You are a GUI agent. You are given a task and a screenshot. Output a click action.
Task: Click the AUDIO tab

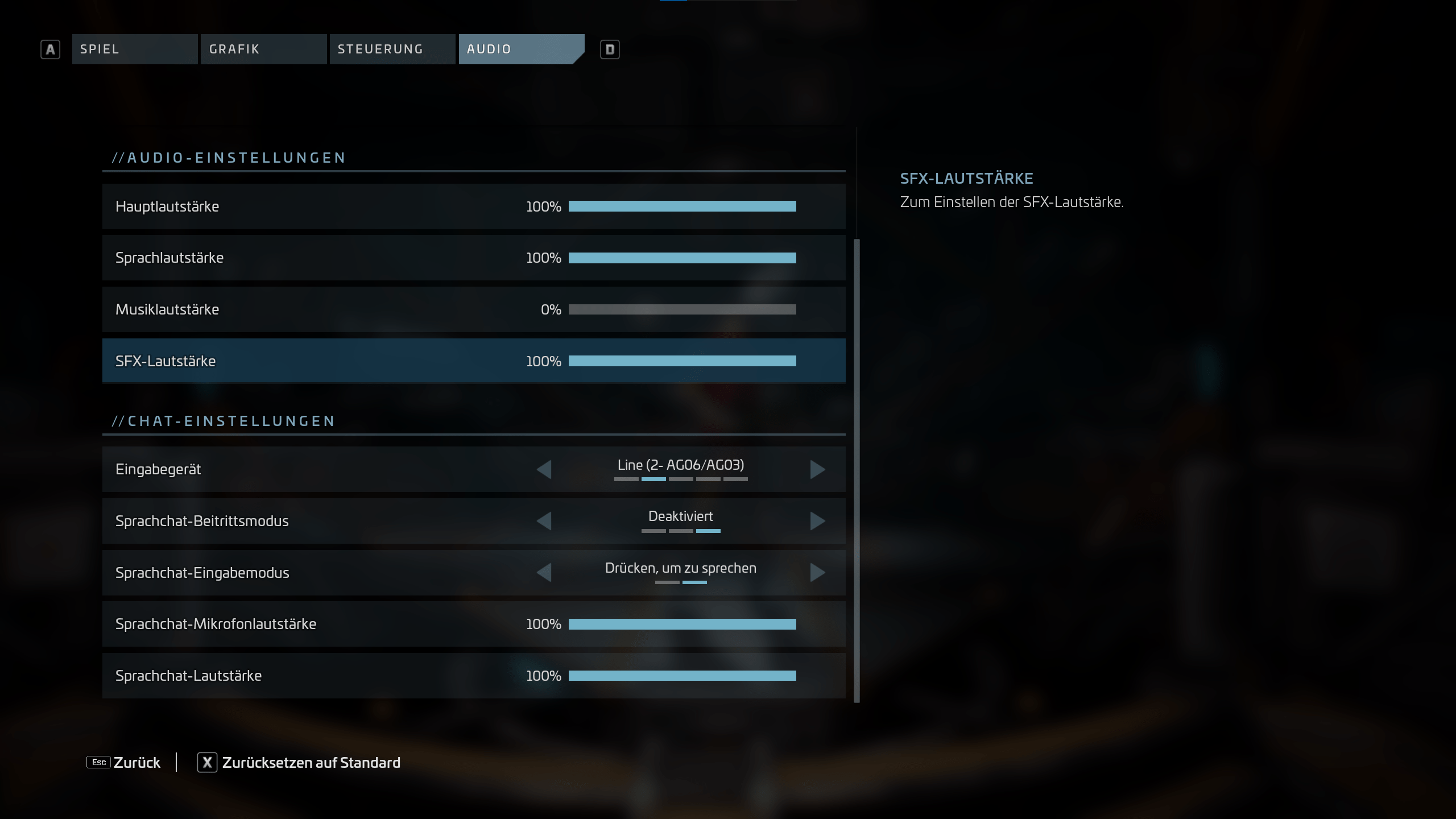(x=520, y=49)
